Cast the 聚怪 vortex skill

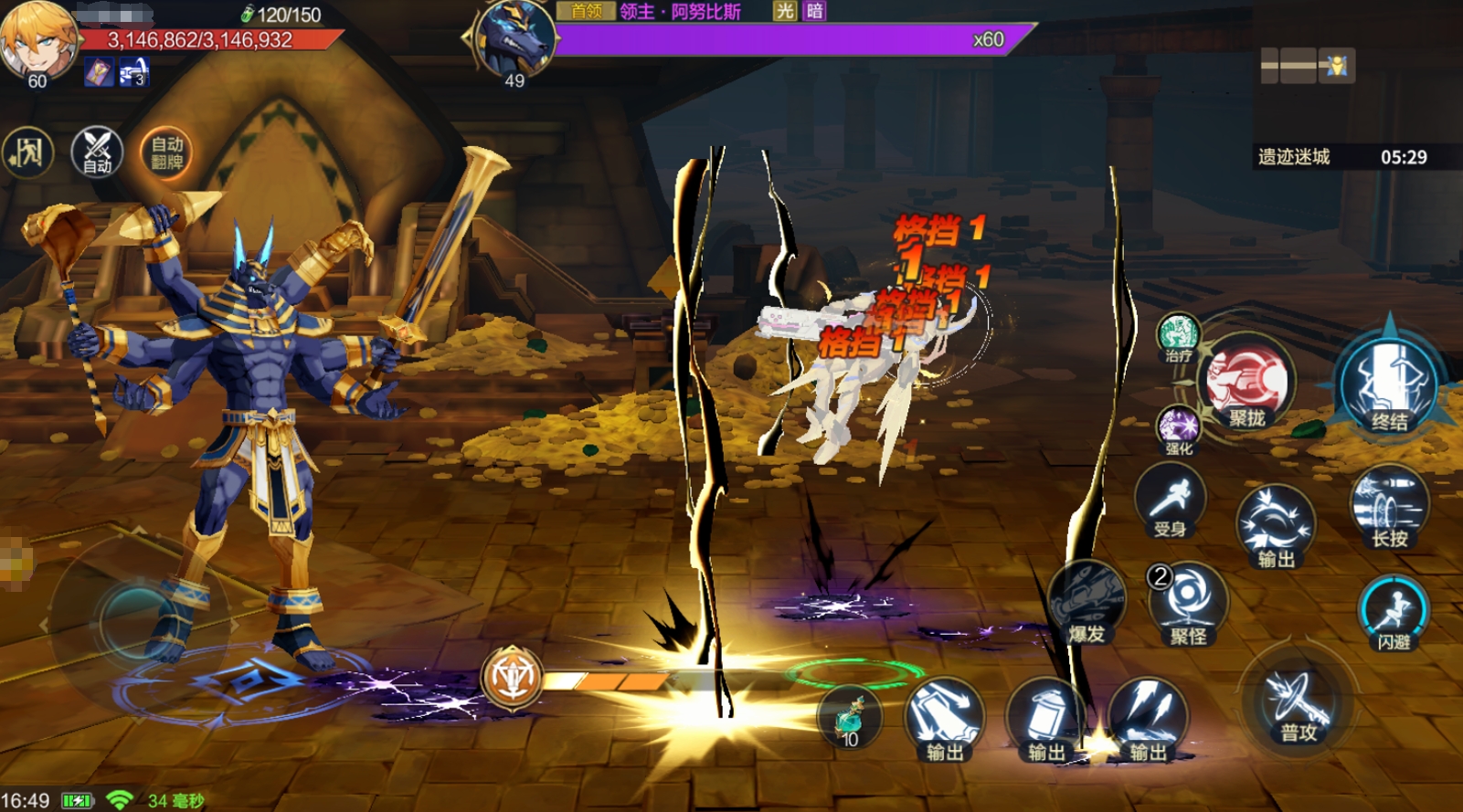[1188, 605]
